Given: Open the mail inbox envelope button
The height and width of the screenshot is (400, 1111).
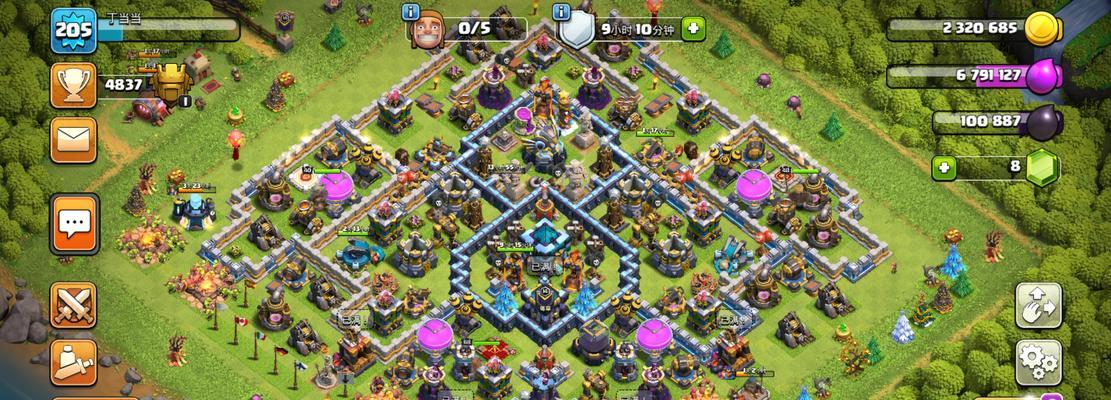Looking at the screenshot, I should [73, 139].
